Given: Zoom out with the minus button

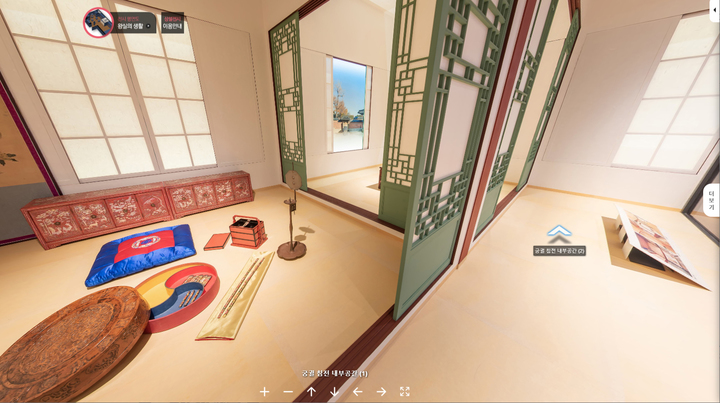Looking at the screenshot, I should [x=288, y=392].
